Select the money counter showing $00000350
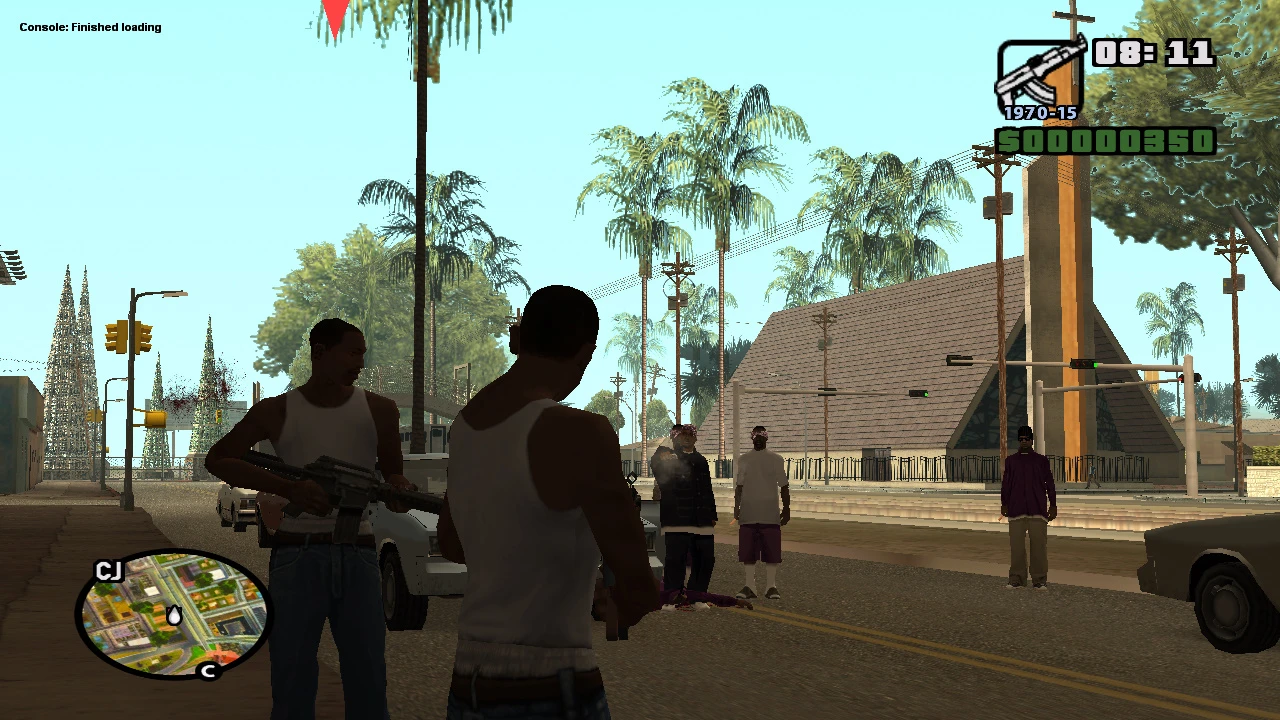 click(x=1105, y=143)
